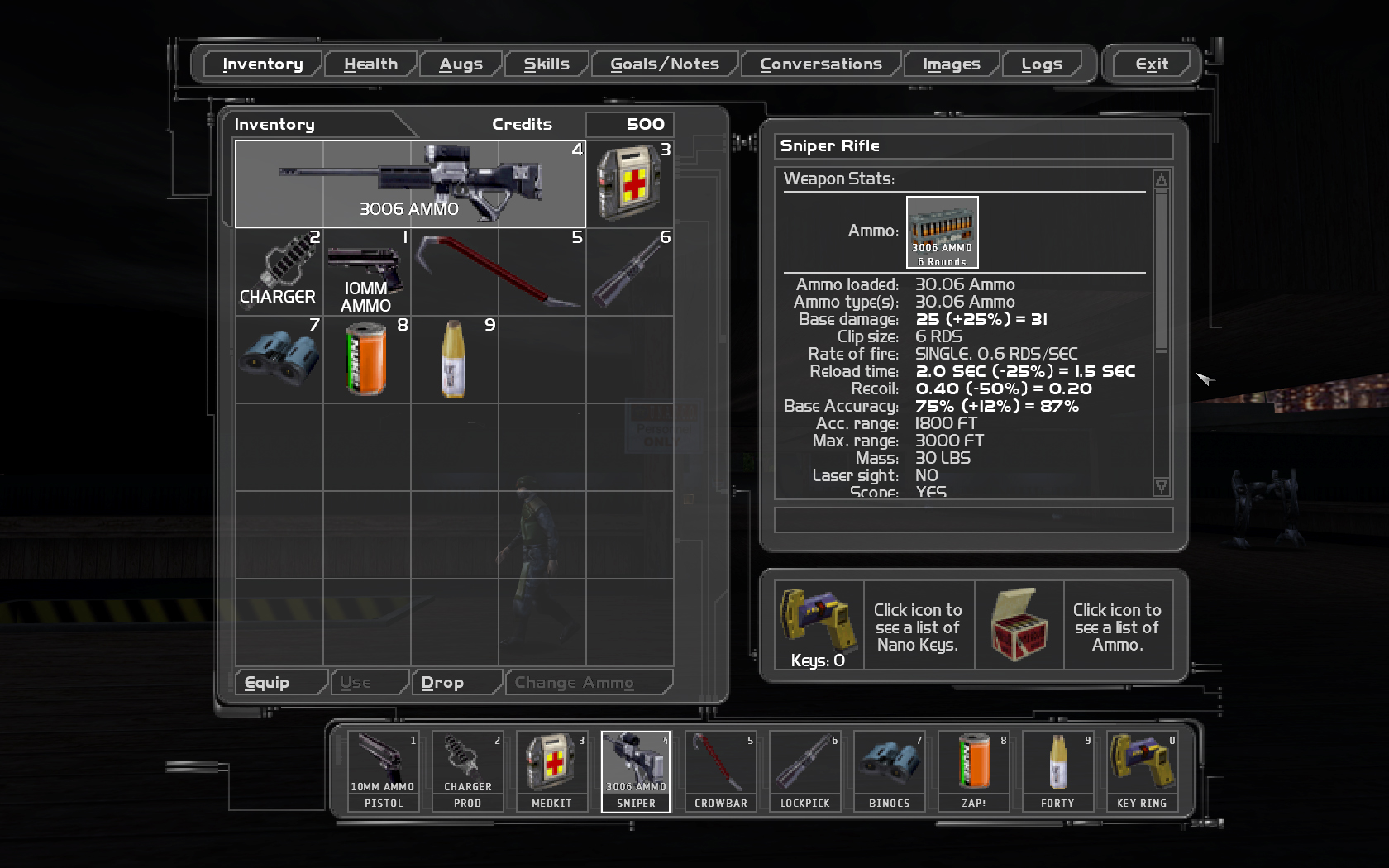
Task: Switch to the Health tab
Action: tap(370, 64)
